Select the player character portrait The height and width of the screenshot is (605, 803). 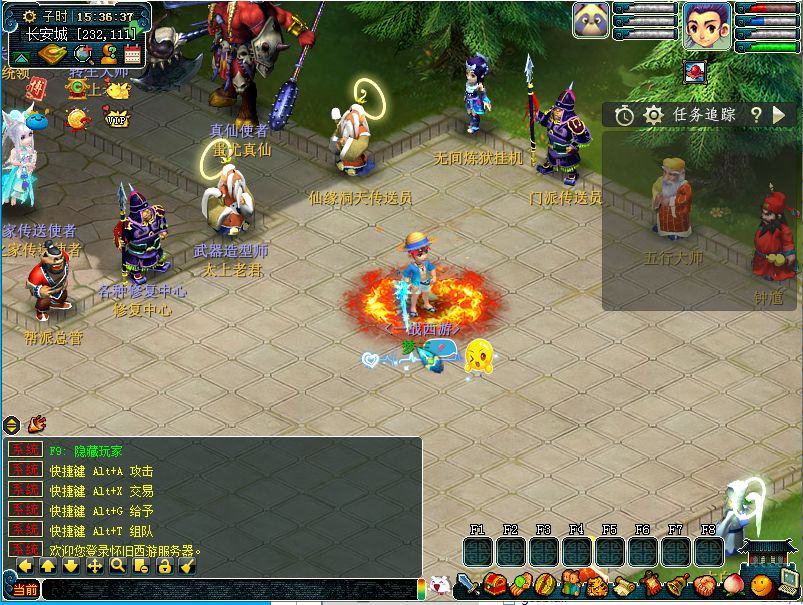coord(707,25)
